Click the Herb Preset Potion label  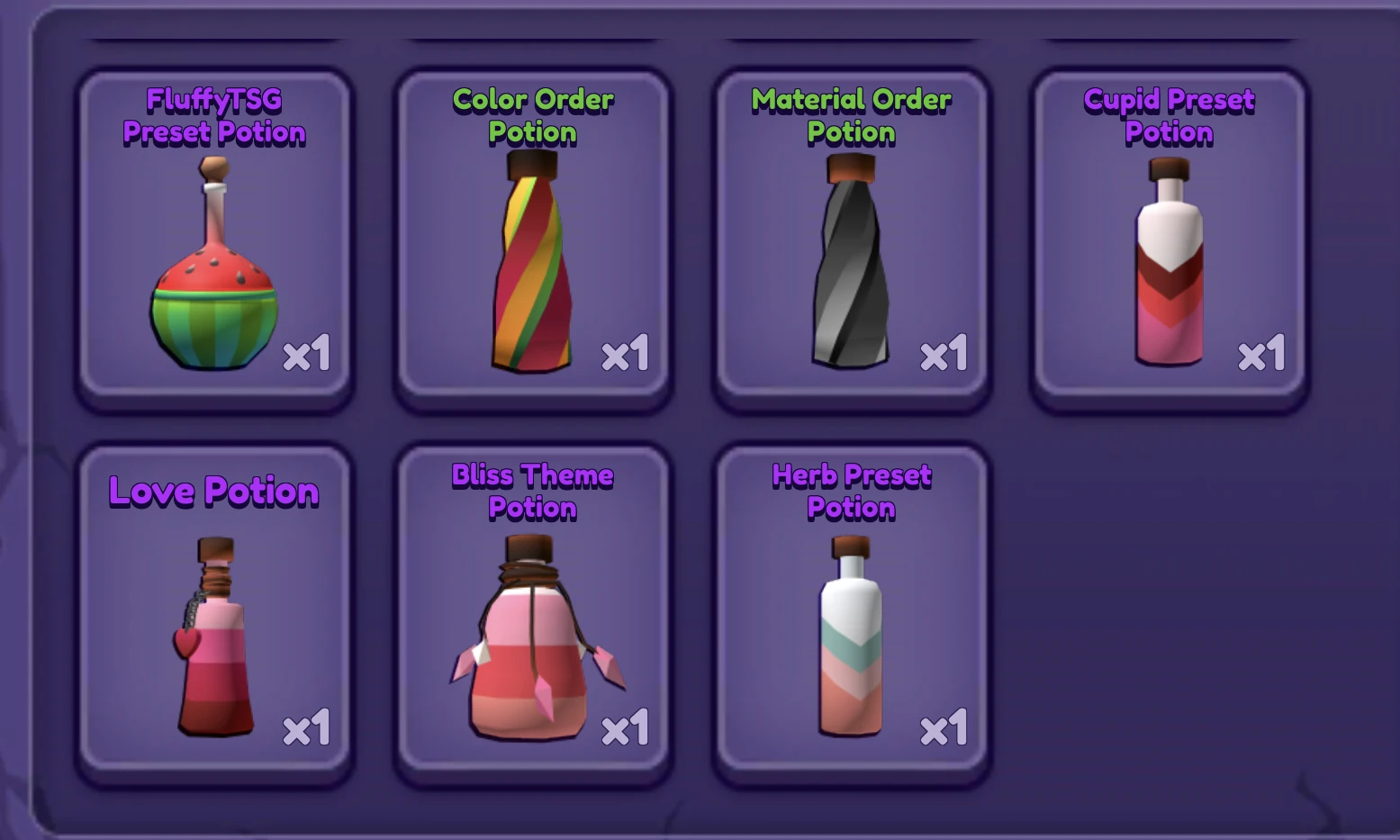851,492
